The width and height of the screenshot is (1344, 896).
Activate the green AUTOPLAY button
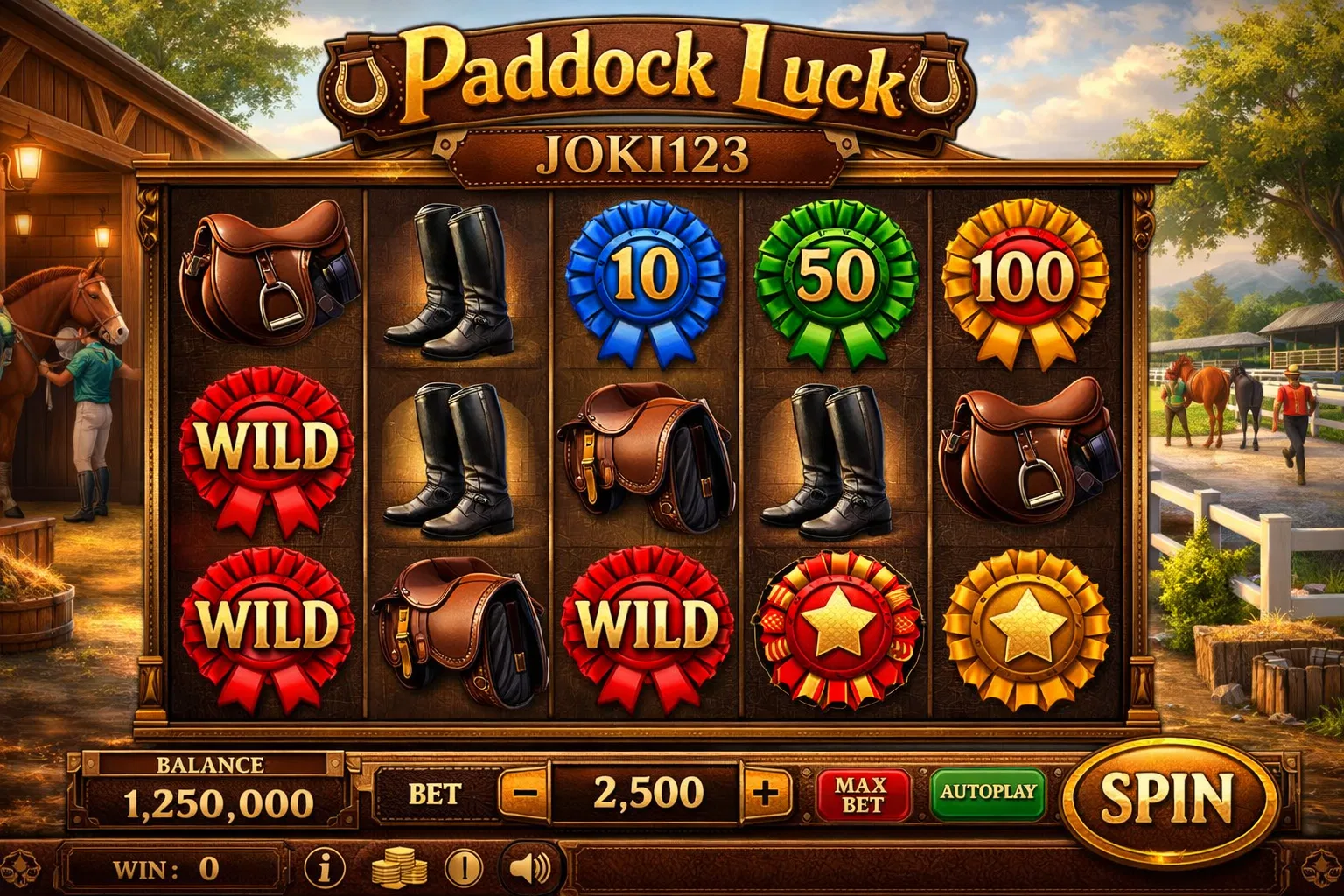[988, 793]
